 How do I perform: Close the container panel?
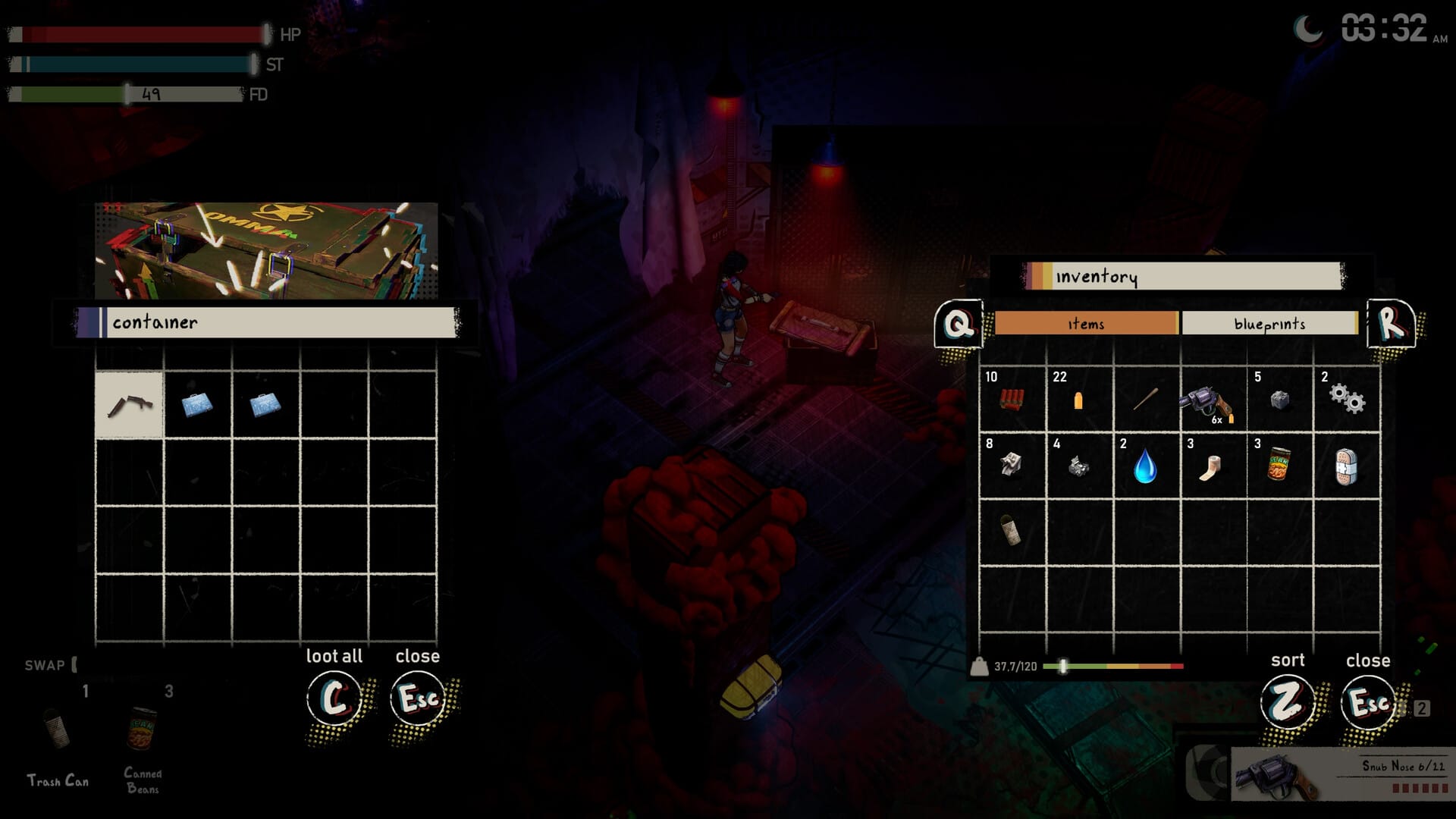tap(418, 698)
